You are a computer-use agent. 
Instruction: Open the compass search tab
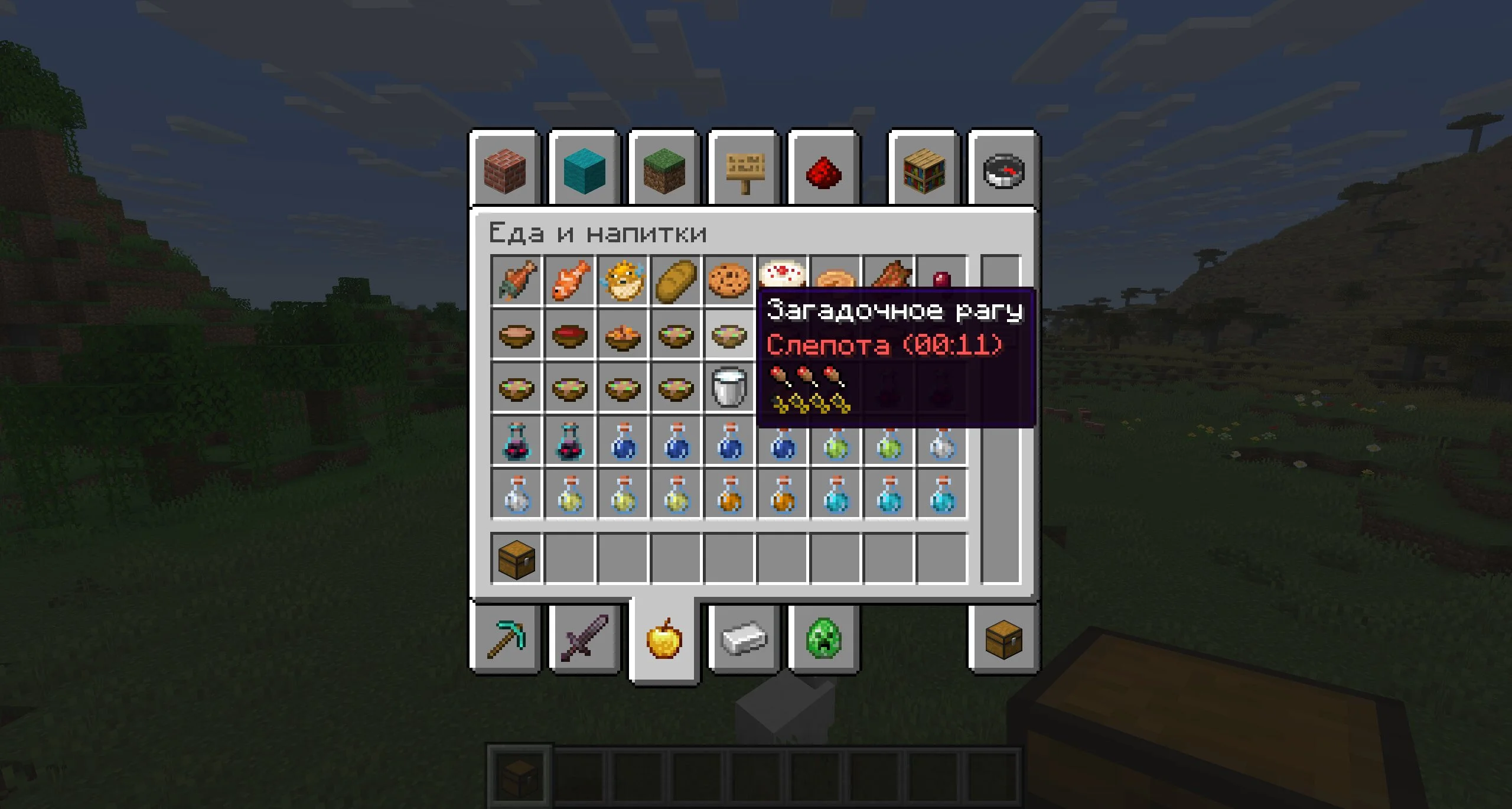[1003, 171]
